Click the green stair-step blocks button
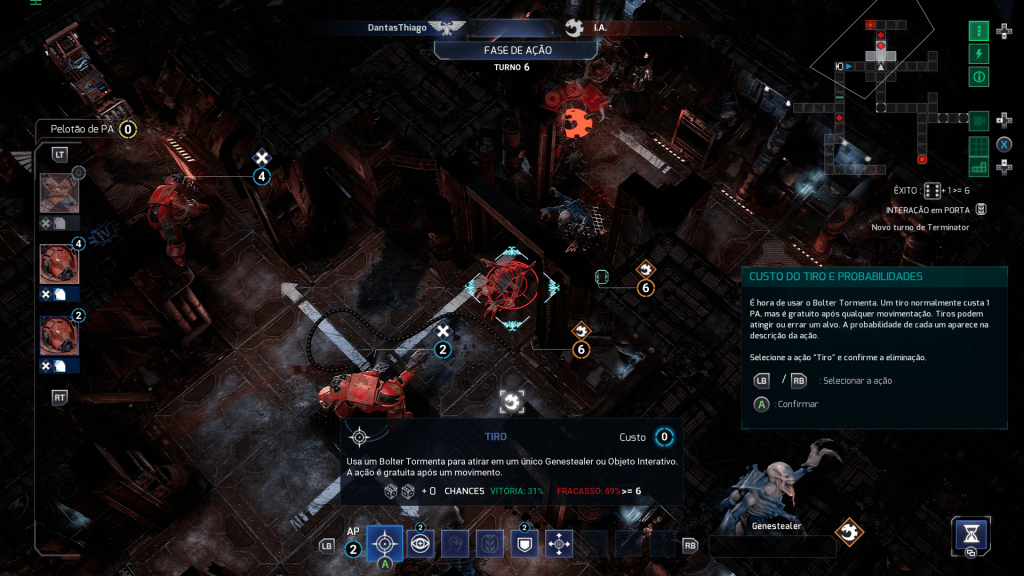This screenshot has width=1024, height=576. (x=978, y=167)
